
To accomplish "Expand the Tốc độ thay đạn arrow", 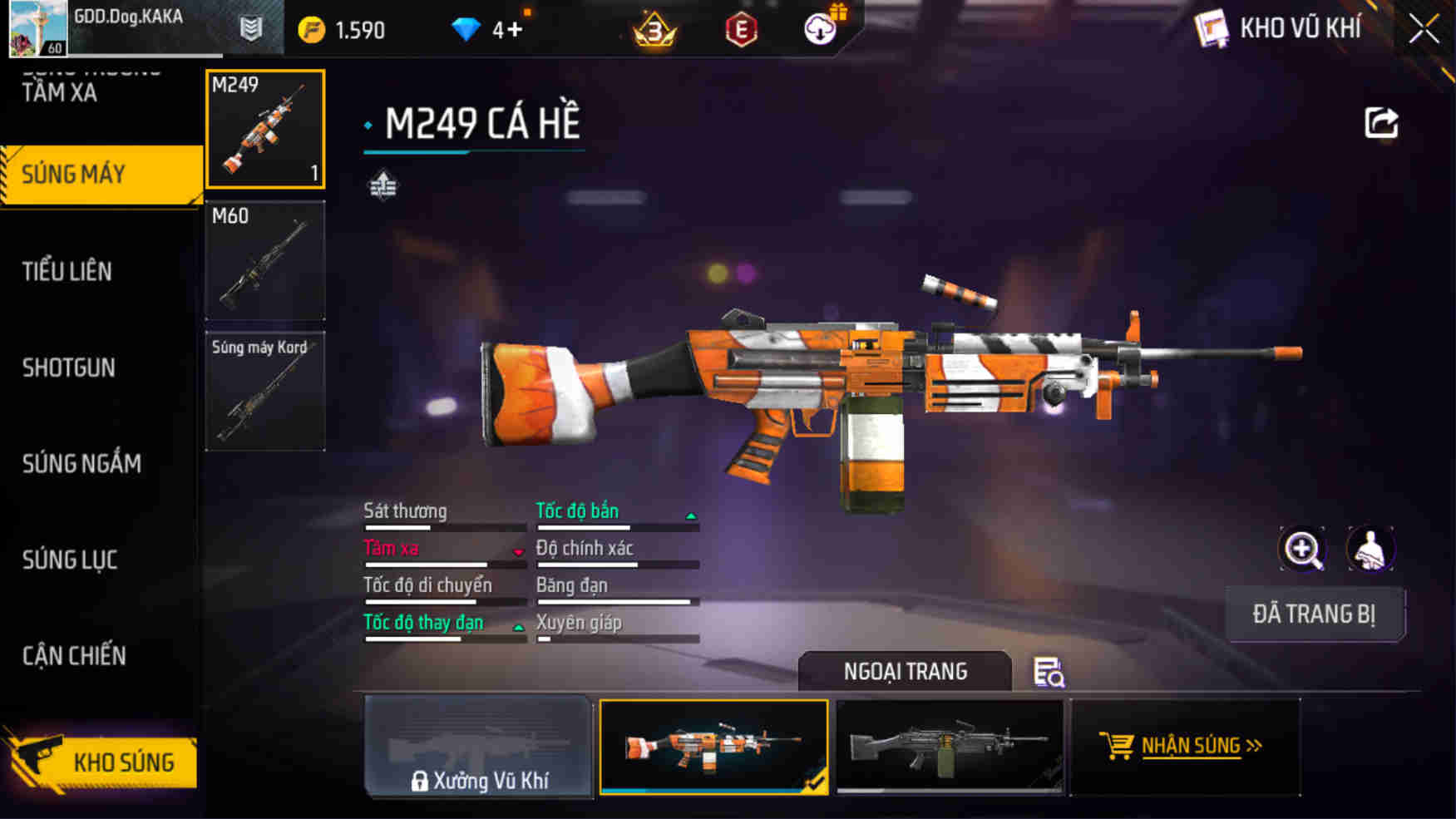I will point(517,626).
